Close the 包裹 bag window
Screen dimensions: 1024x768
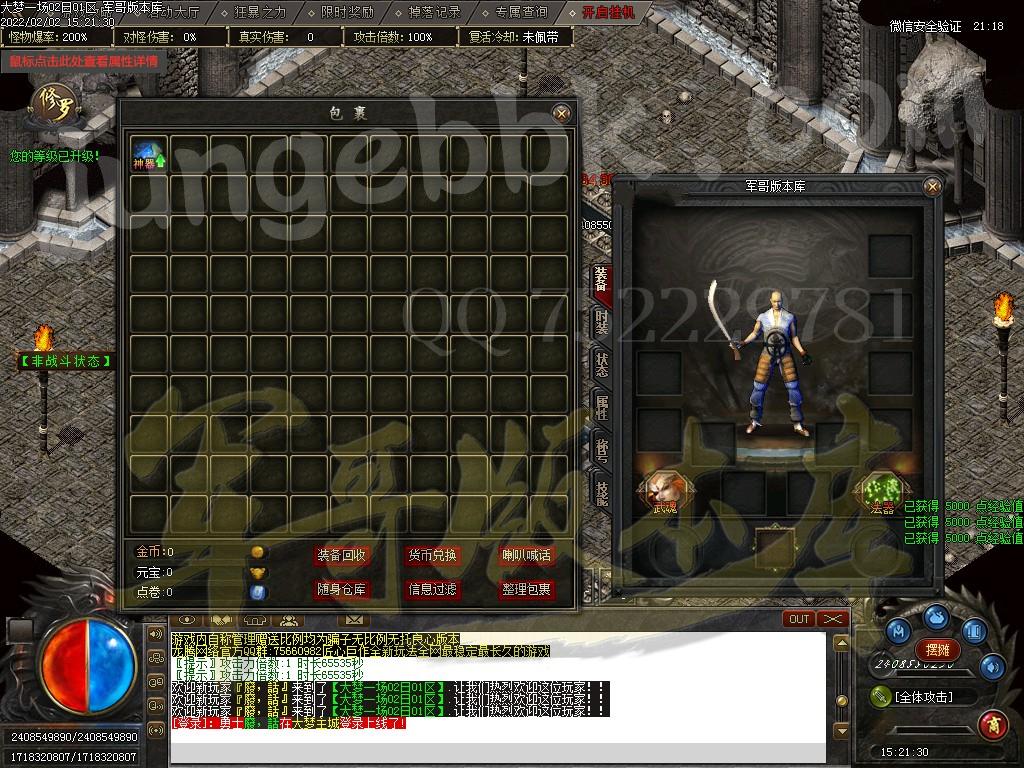[562, 113]
